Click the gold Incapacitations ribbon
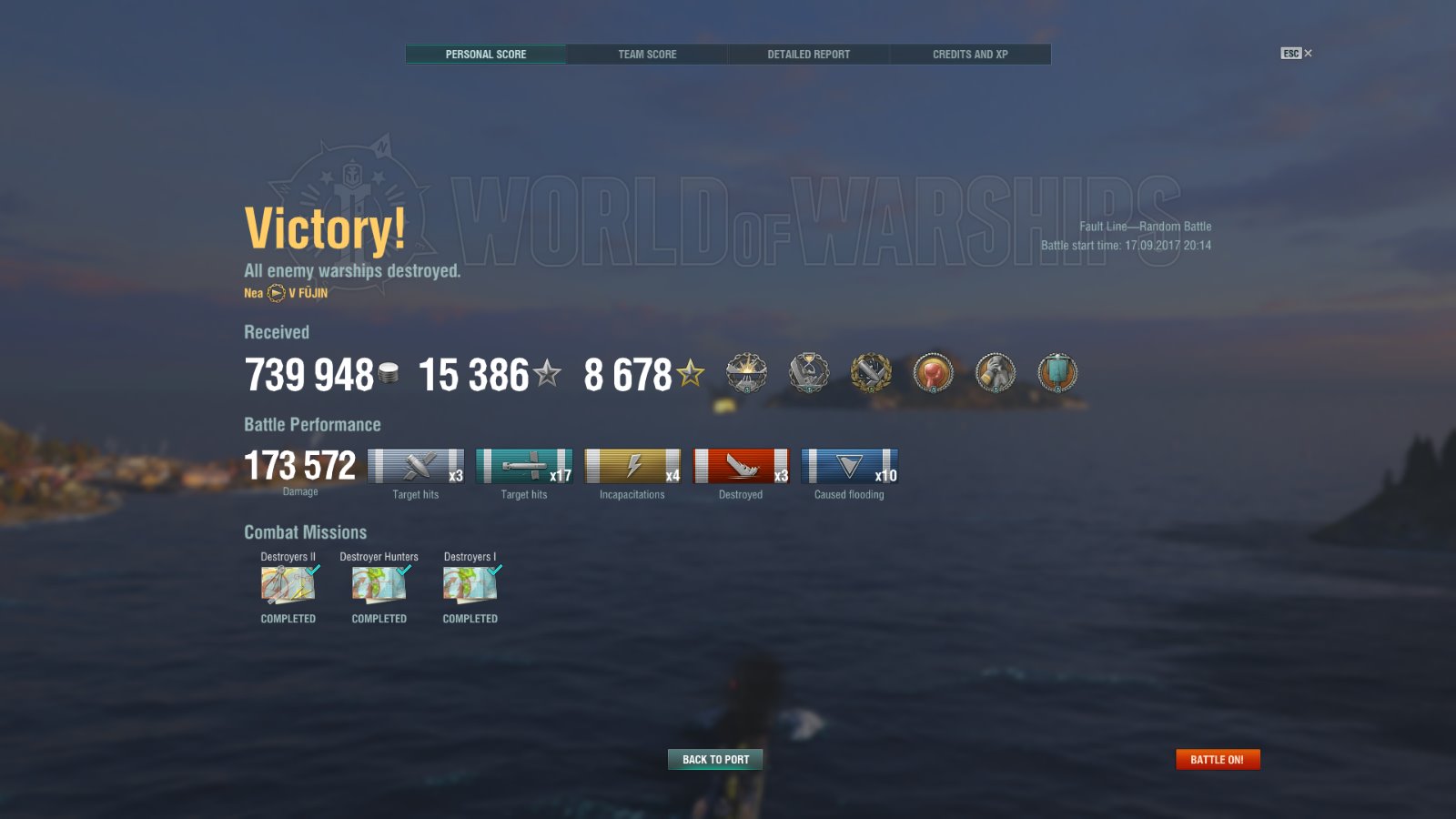Image resolution: width=1456 pixels, height=819 pixels. tap(632, 466)
